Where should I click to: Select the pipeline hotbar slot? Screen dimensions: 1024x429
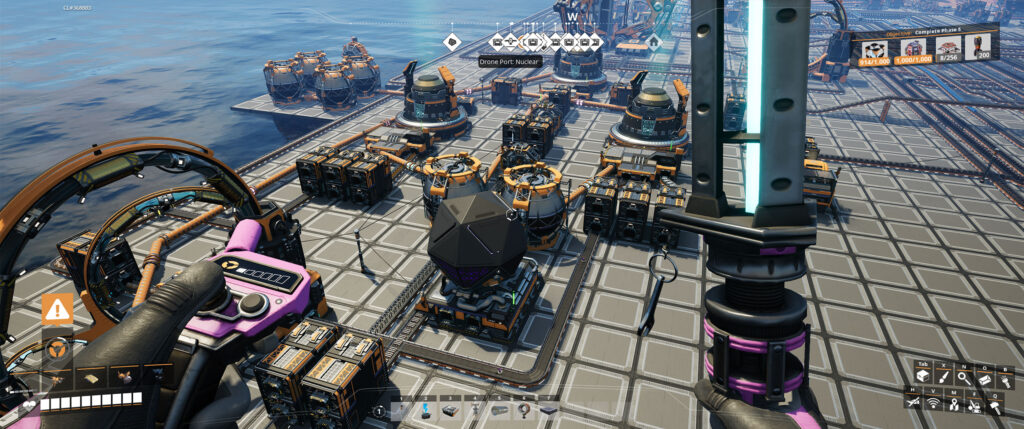499,410
